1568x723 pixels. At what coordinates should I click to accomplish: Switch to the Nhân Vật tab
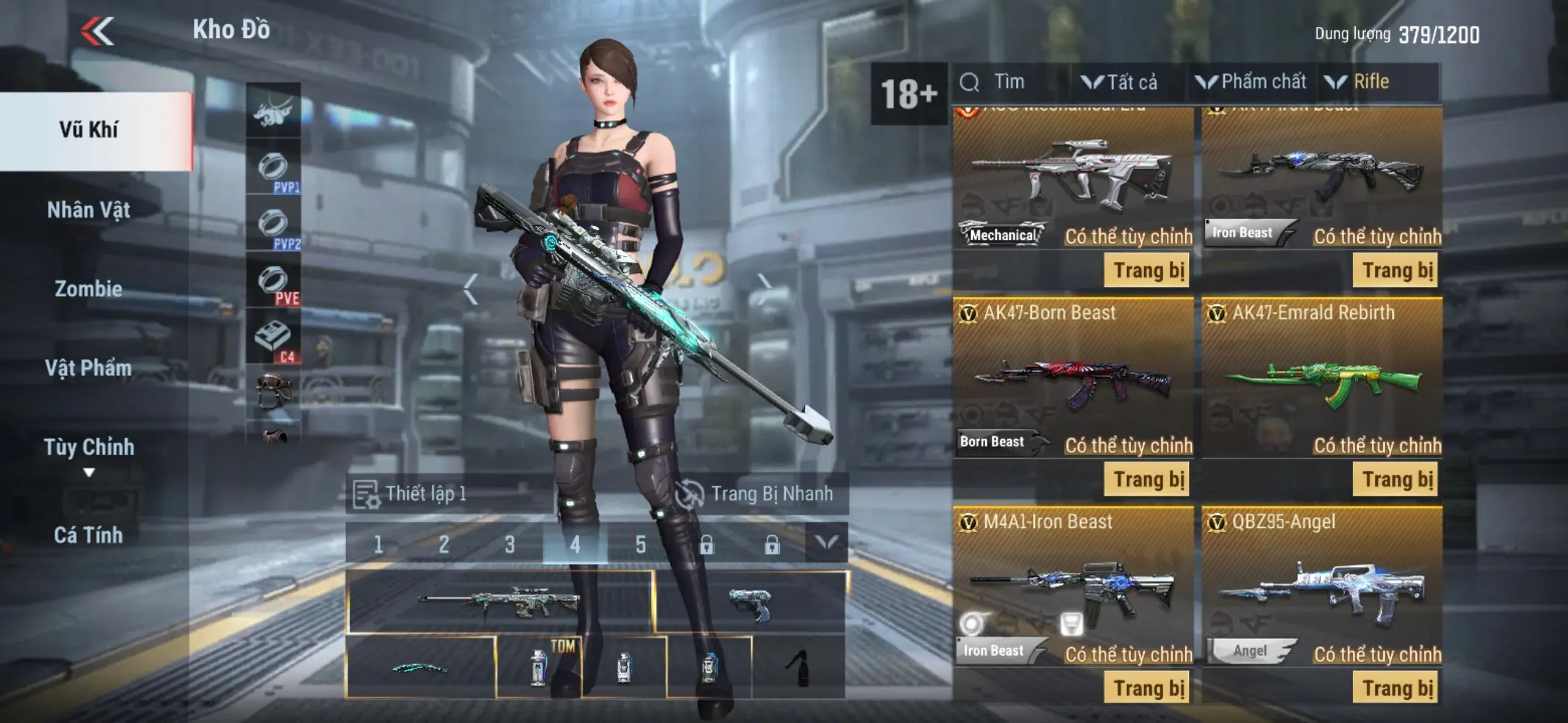pyautogui.click(x=89, y=210)
